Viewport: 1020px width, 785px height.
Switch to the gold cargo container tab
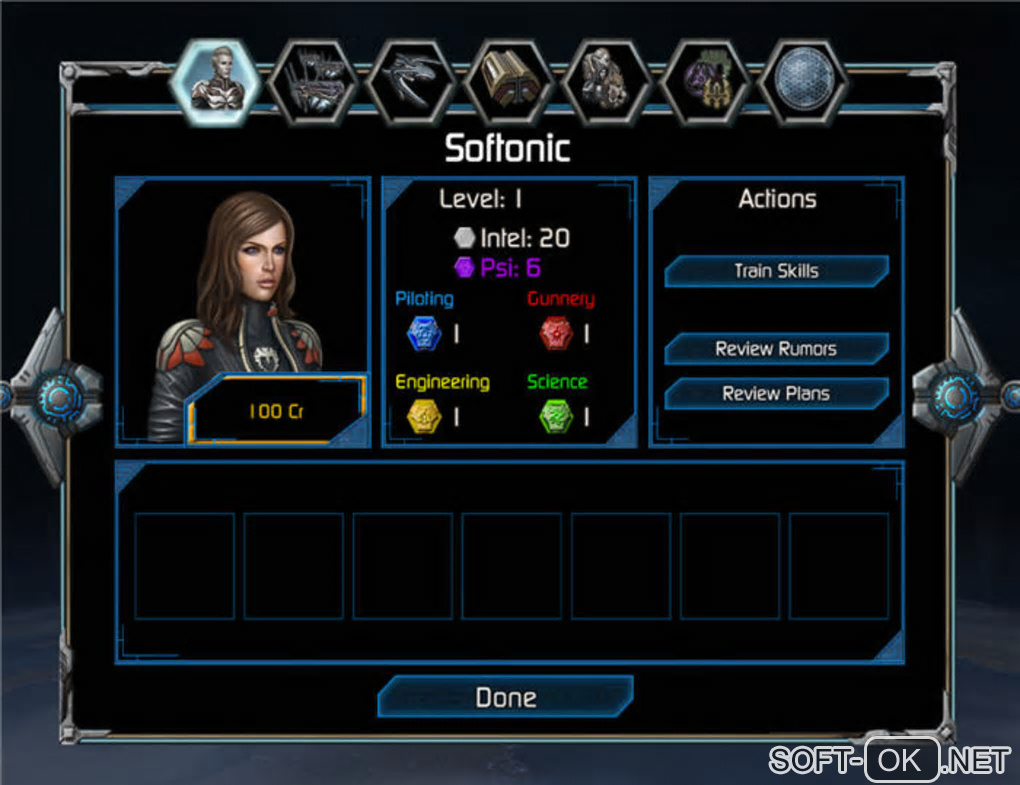point(509,82)
